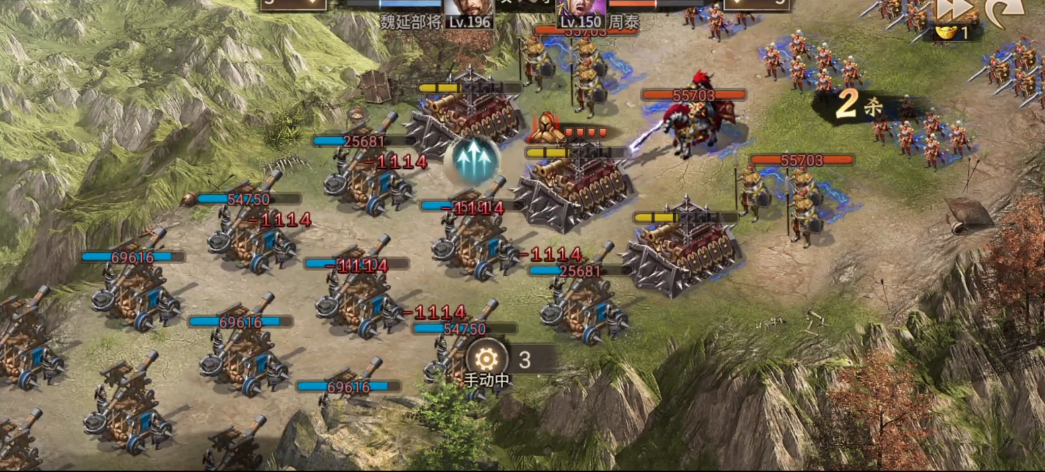Select the Lv.196 general portrait
Viewport: 1045px width, 472px height.
pyautogui.click(x=468, y=10)
